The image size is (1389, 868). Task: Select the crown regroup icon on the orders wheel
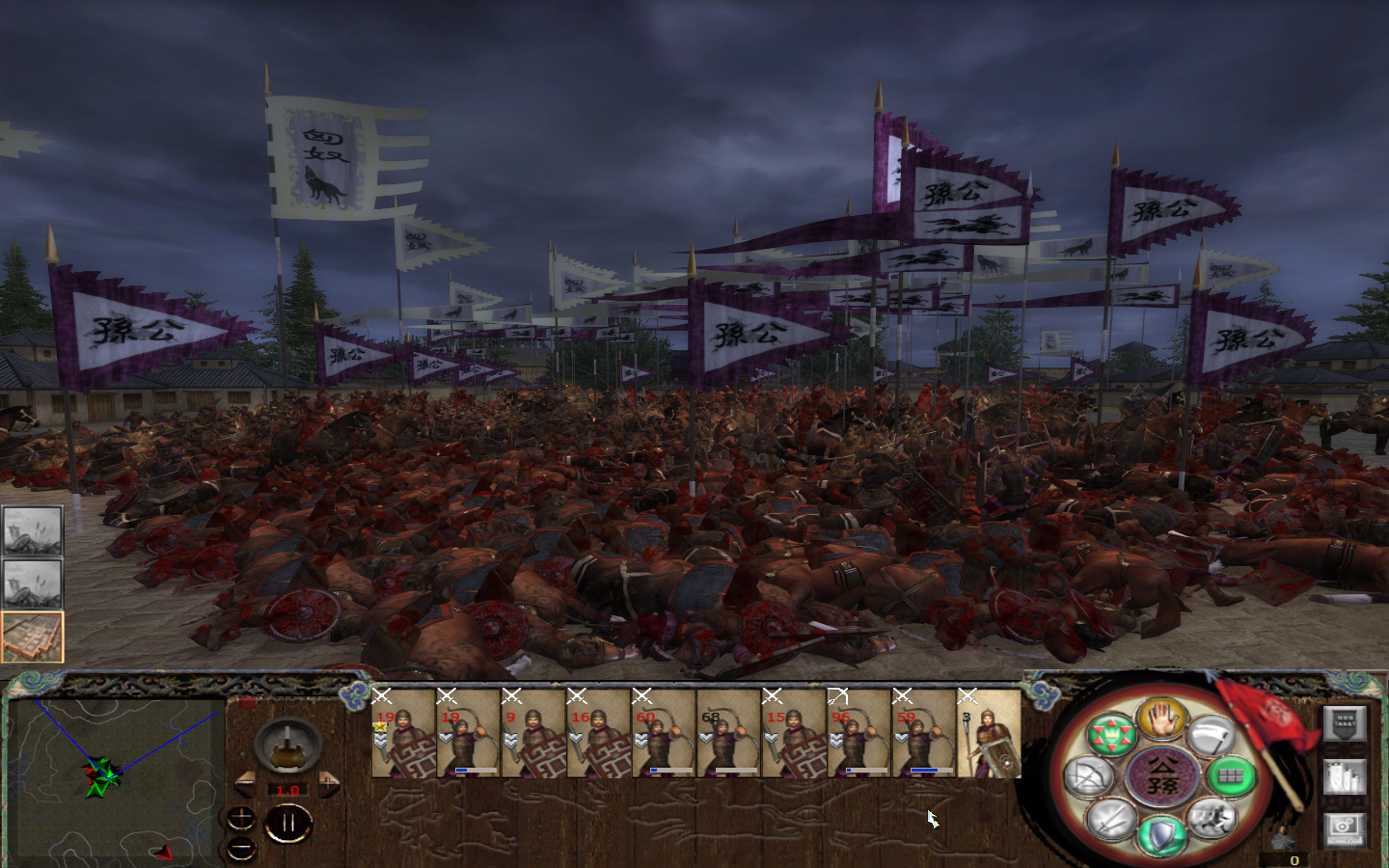point(1110,734)
